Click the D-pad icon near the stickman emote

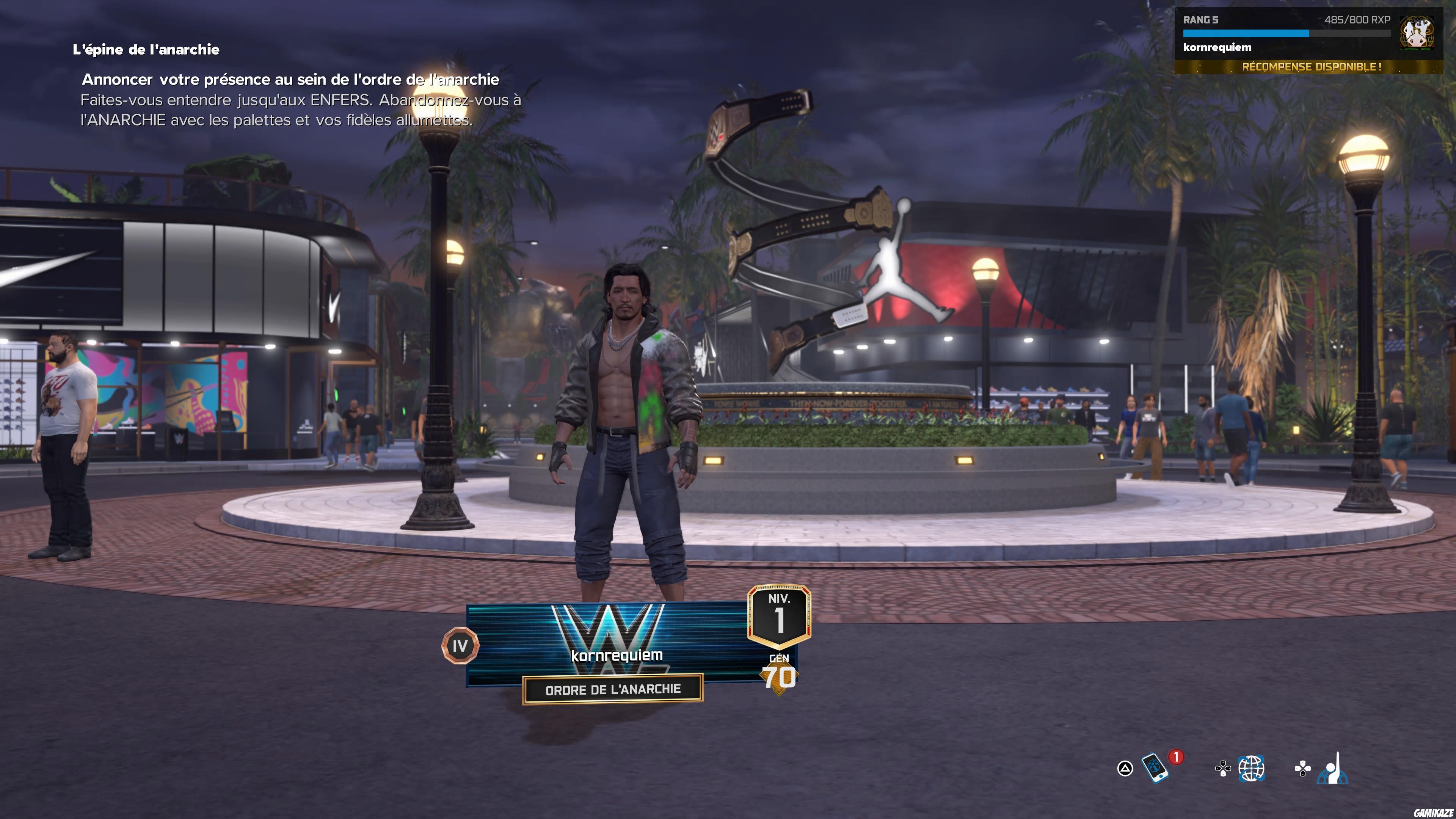click(x=1302, y=768)
